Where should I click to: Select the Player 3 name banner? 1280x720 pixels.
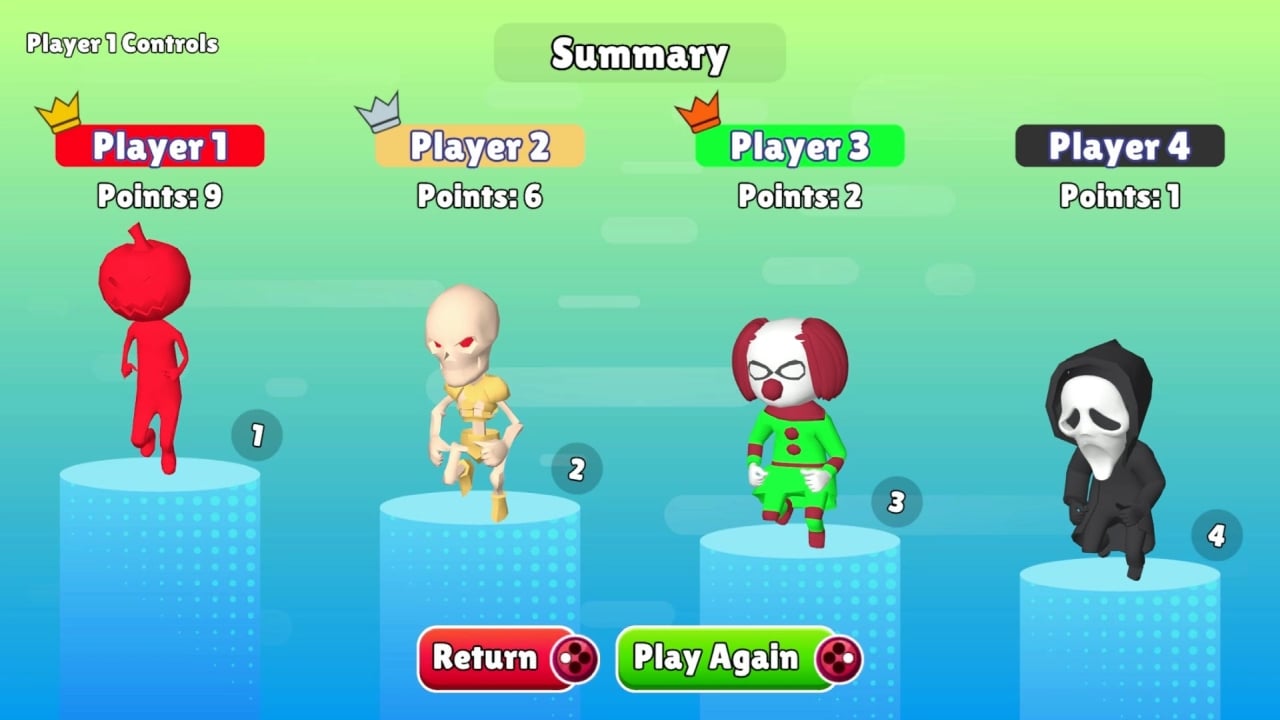tap(800, 146)
